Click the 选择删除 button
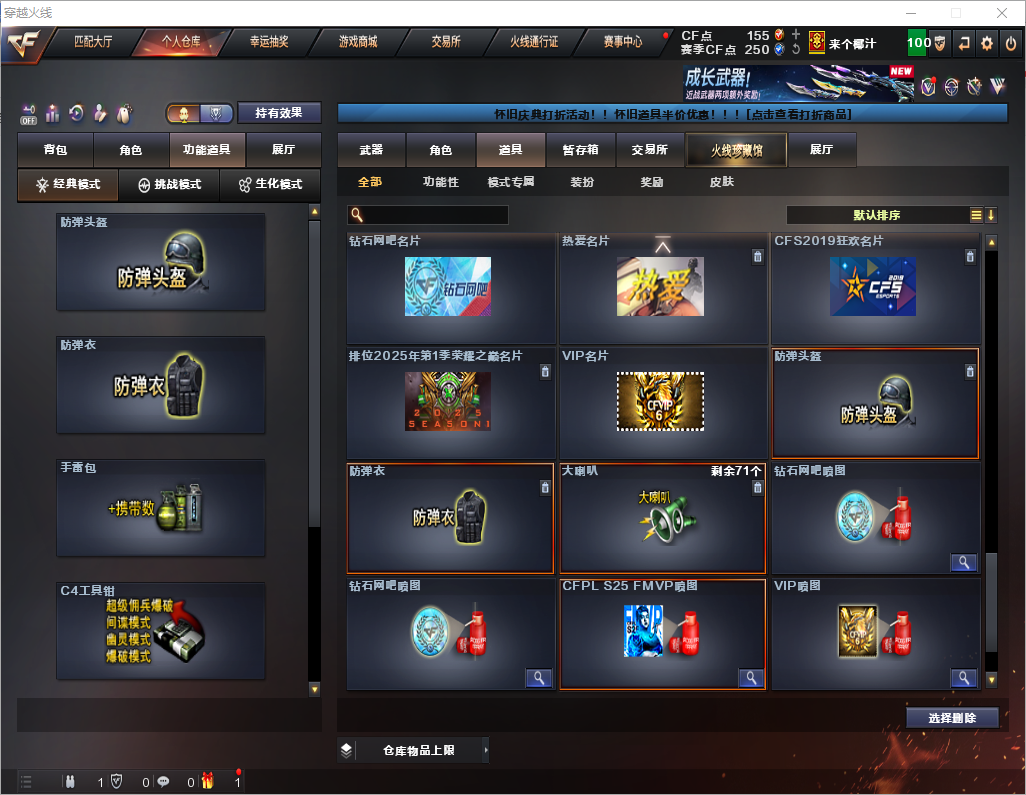 coord(952,718)
